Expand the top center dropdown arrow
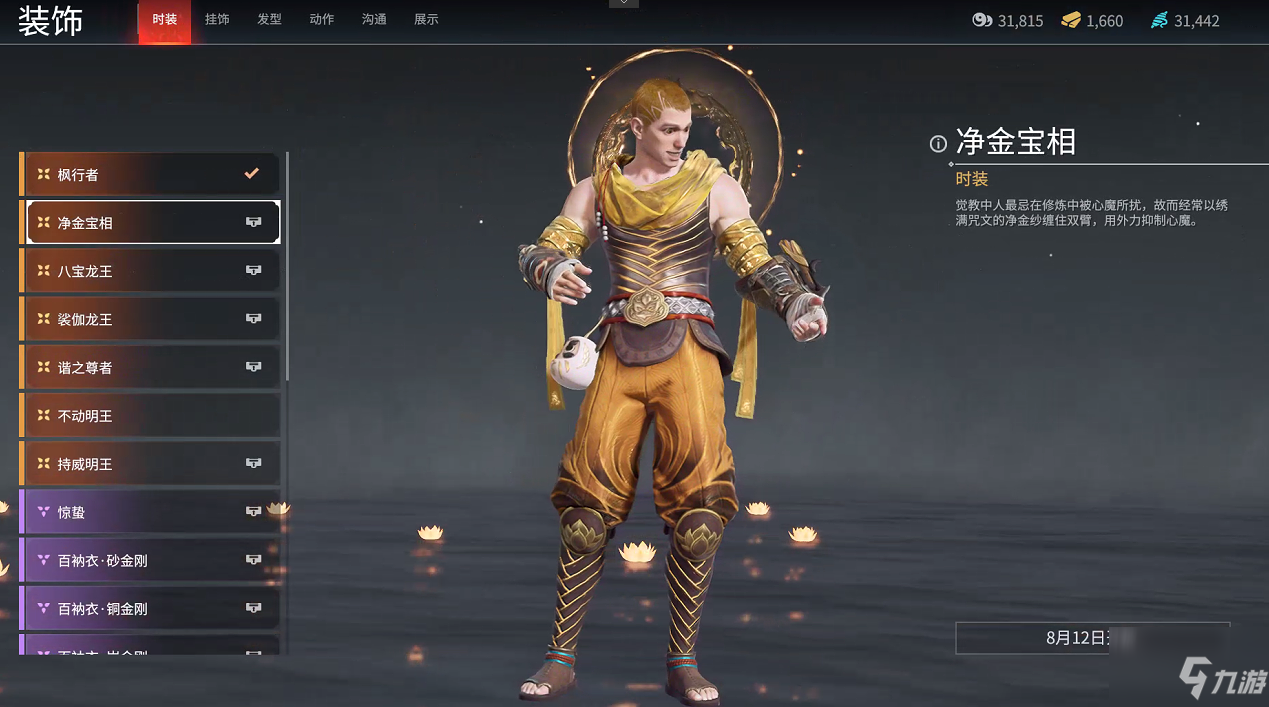Screen dimensions: 1269x707 tap(624, 4)
